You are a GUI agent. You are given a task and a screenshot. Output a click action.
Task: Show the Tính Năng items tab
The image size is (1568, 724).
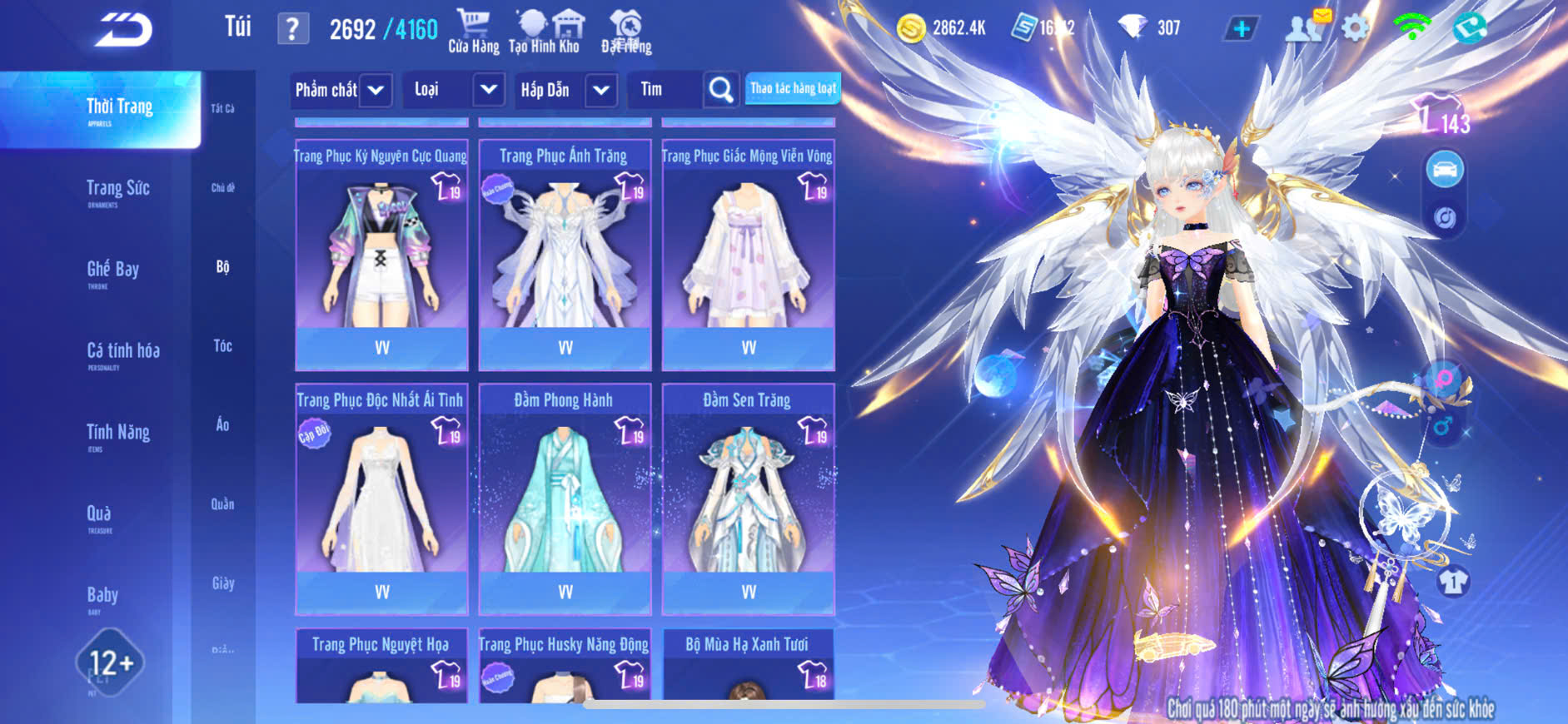pyautogui.click(x=117, y=434)
